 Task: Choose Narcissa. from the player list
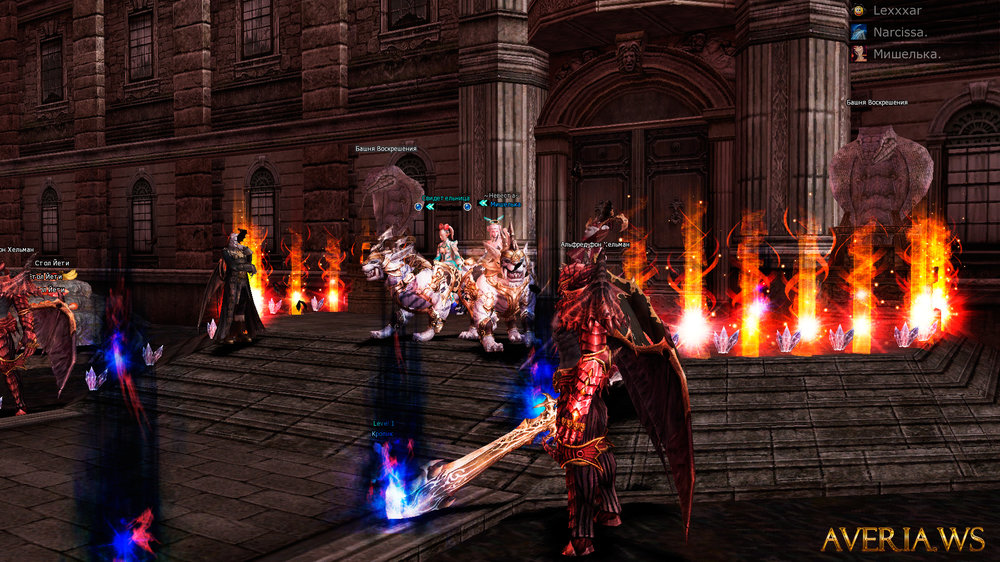point(899,32)
